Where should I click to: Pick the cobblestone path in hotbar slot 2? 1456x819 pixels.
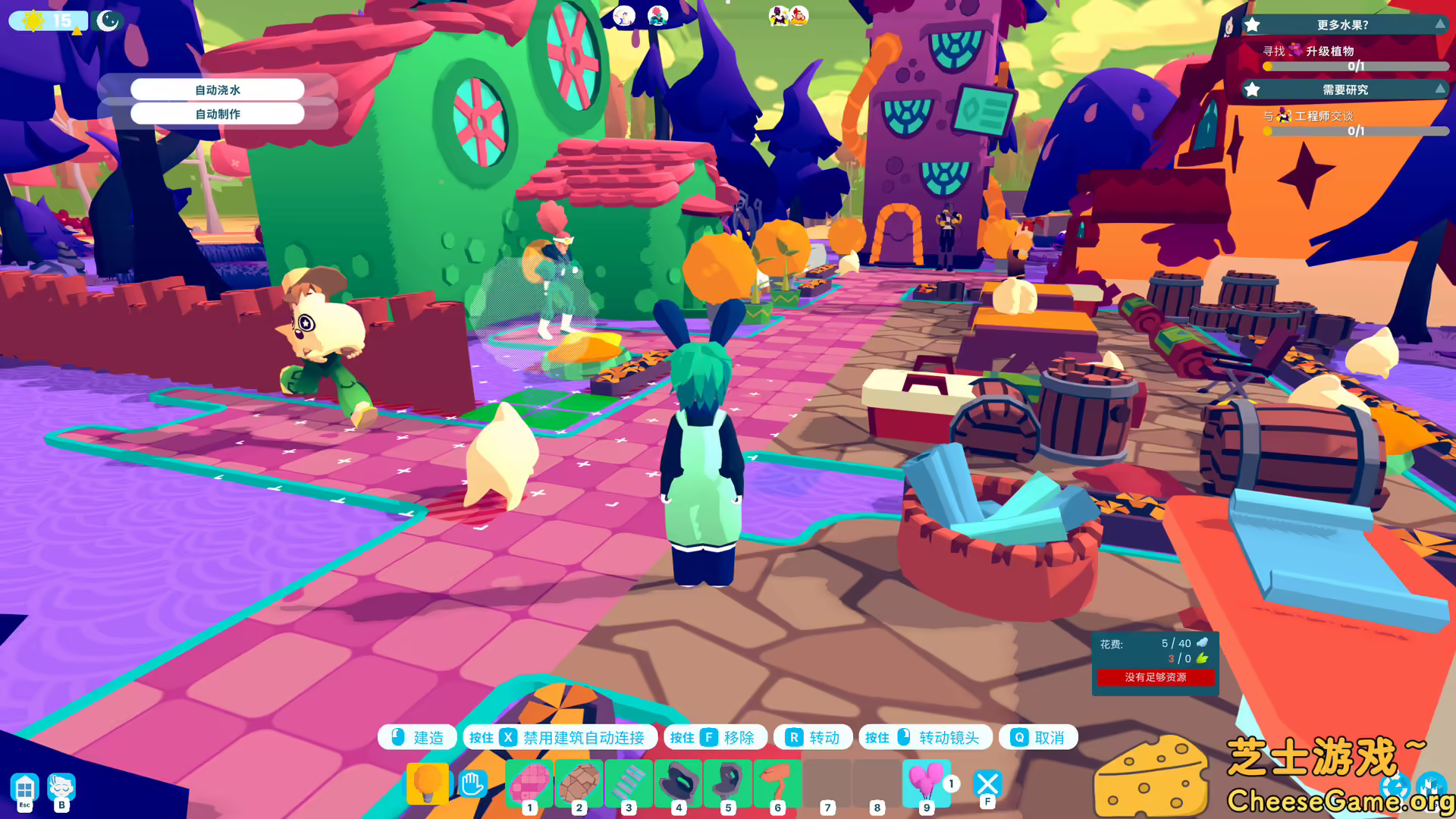pos(579,783)
